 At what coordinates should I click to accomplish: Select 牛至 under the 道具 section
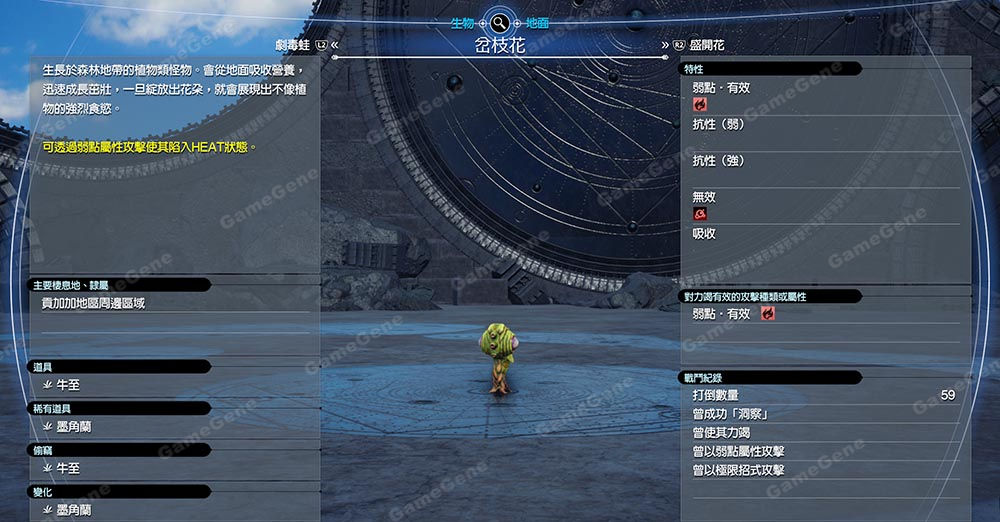68,384
